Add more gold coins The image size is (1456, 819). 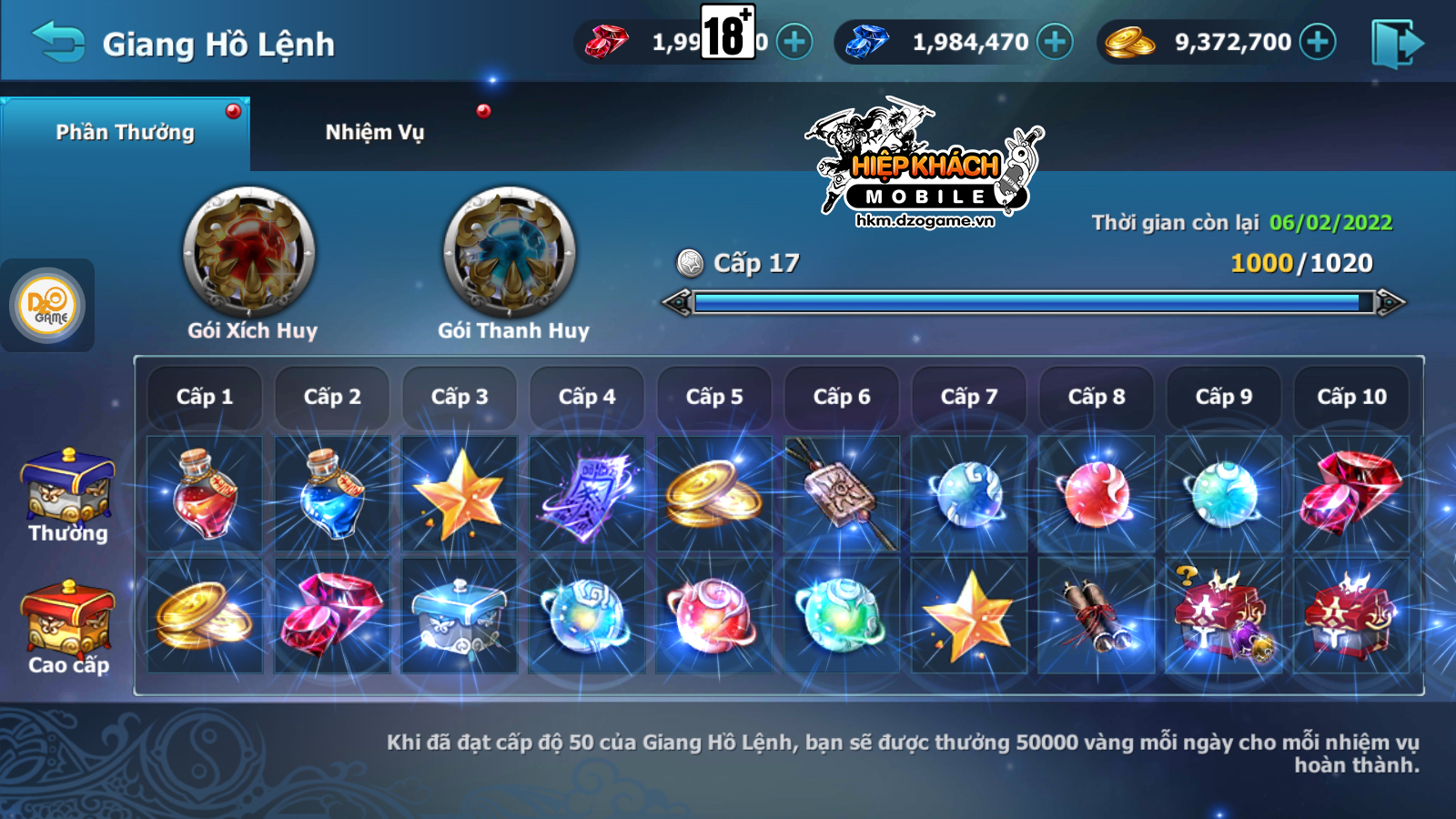click(1318, 42)
